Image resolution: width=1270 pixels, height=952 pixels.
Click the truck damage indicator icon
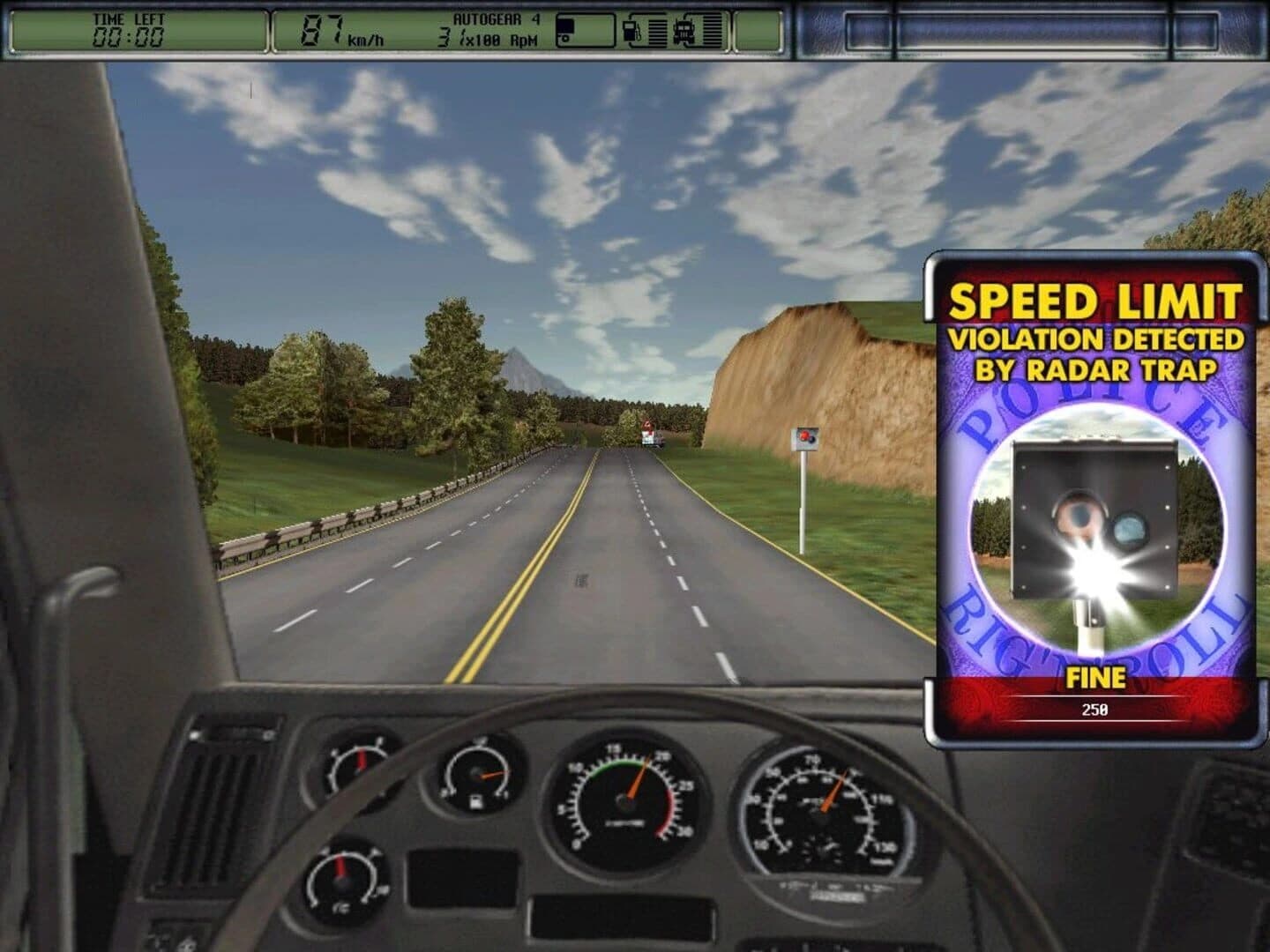tap(685, 31)
